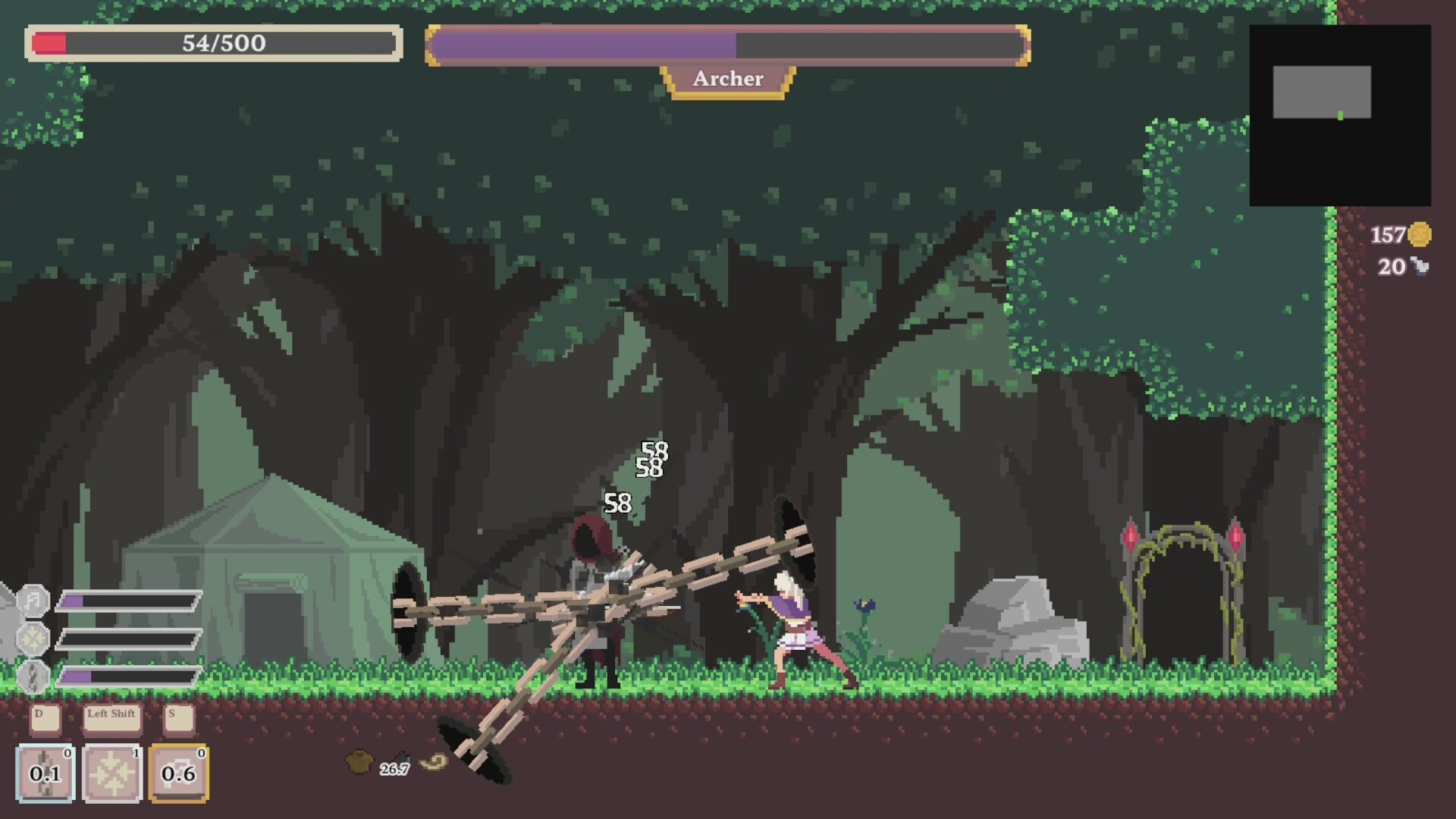Click the snowflake status icon on the left

(32, 637)
